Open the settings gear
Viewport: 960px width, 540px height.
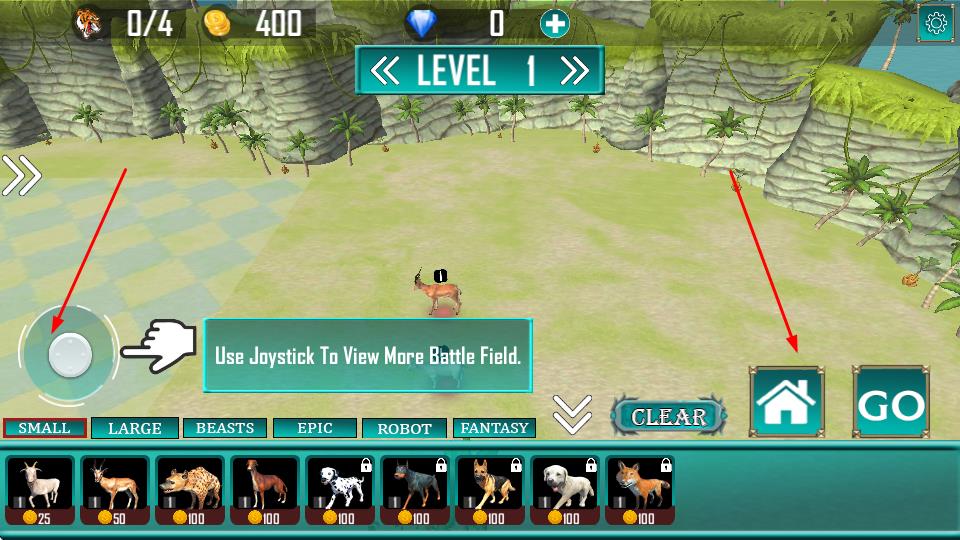point(936,23)
